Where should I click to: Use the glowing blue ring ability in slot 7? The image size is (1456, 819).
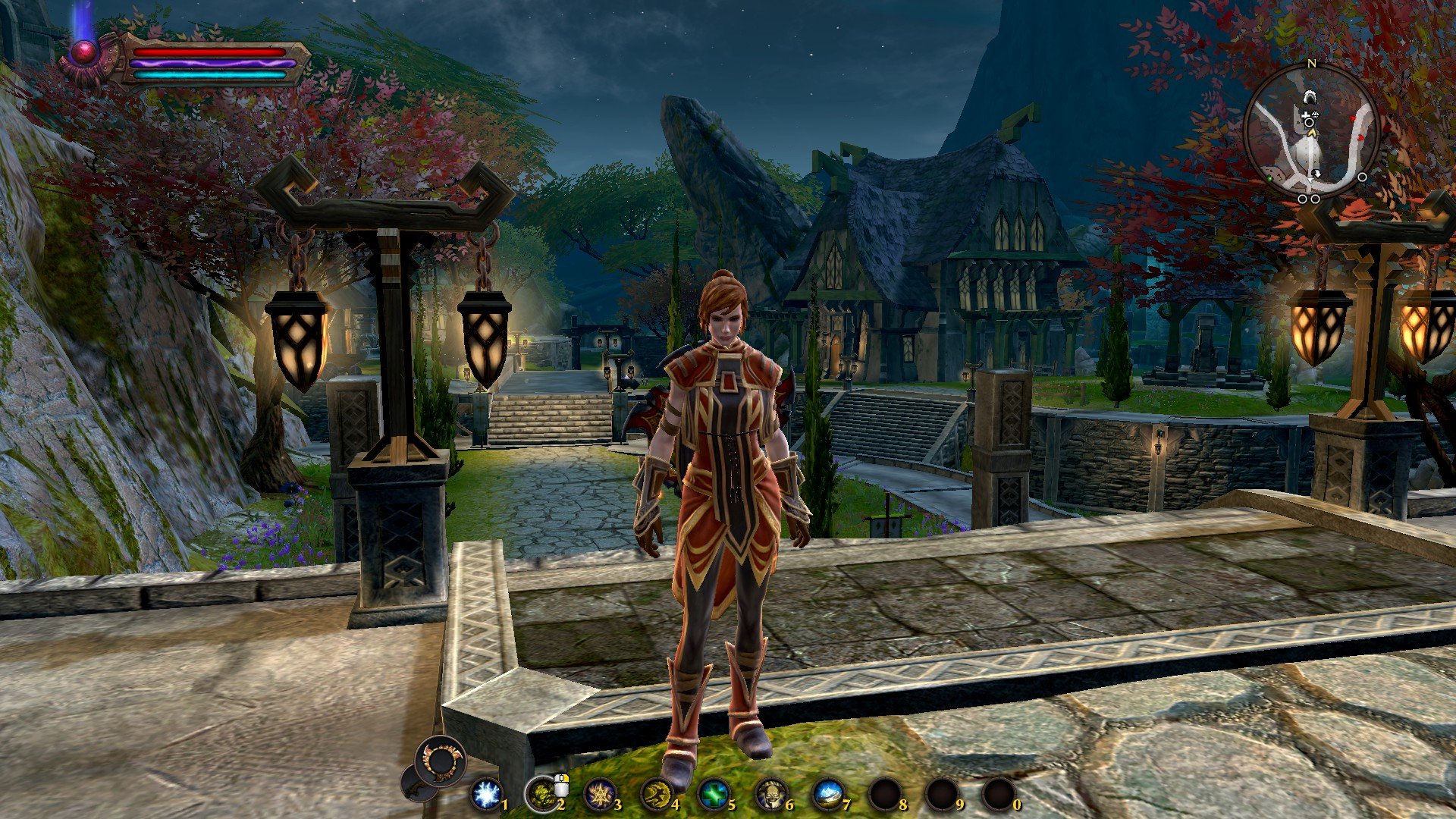click(827, 795)
